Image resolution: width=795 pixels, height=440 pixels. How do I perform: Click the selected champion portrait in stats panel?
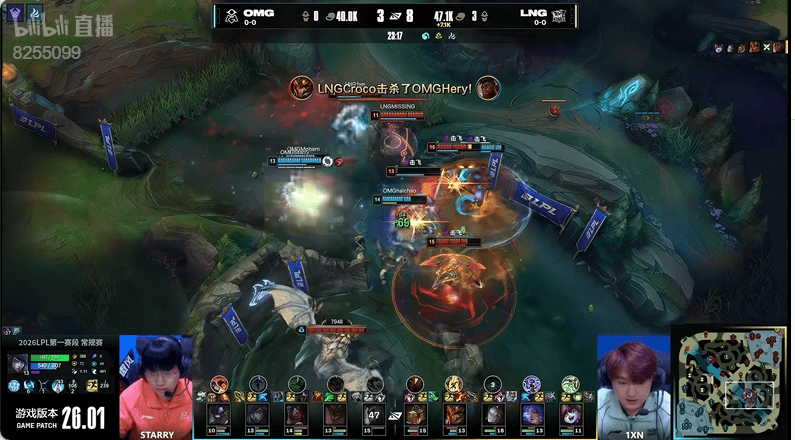[18, 364]
